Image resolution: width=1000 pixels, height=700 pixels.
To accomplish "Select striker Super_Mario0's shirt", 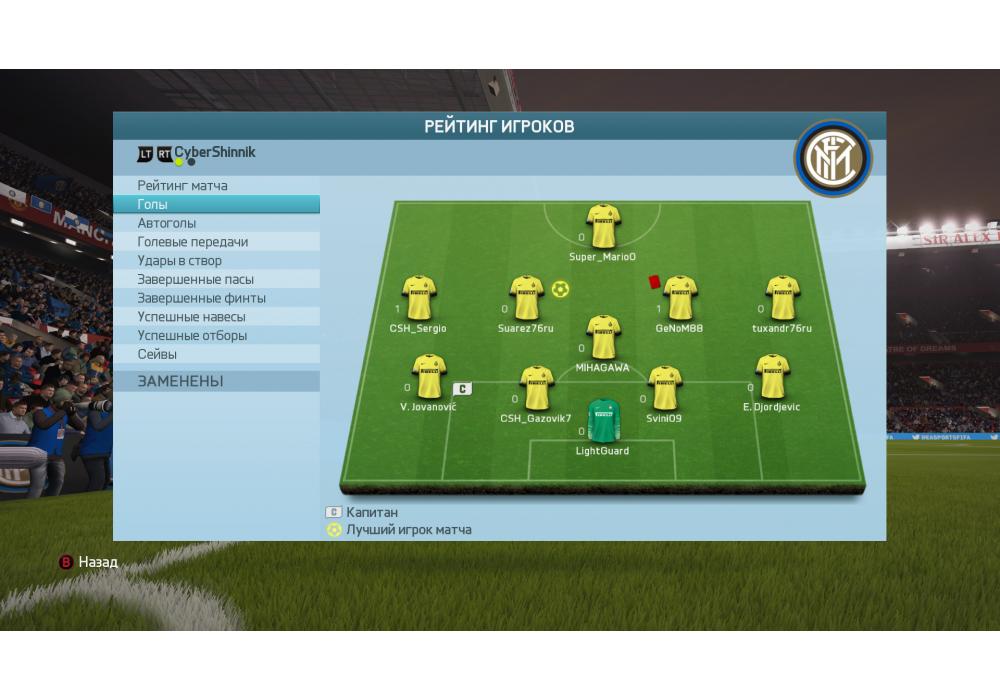I will click(603, 227).
